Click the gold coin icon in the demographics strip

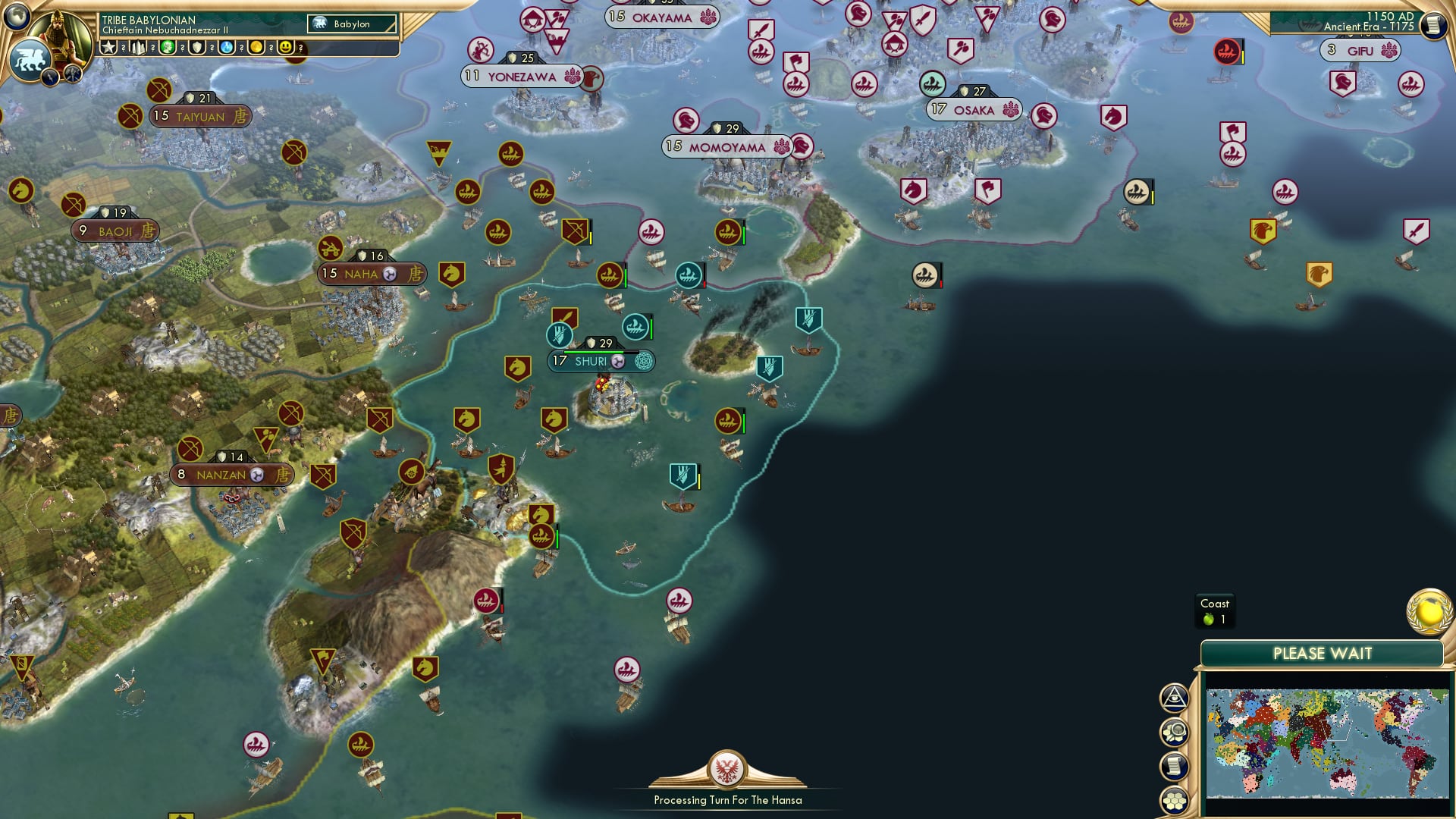click(256, 47)
